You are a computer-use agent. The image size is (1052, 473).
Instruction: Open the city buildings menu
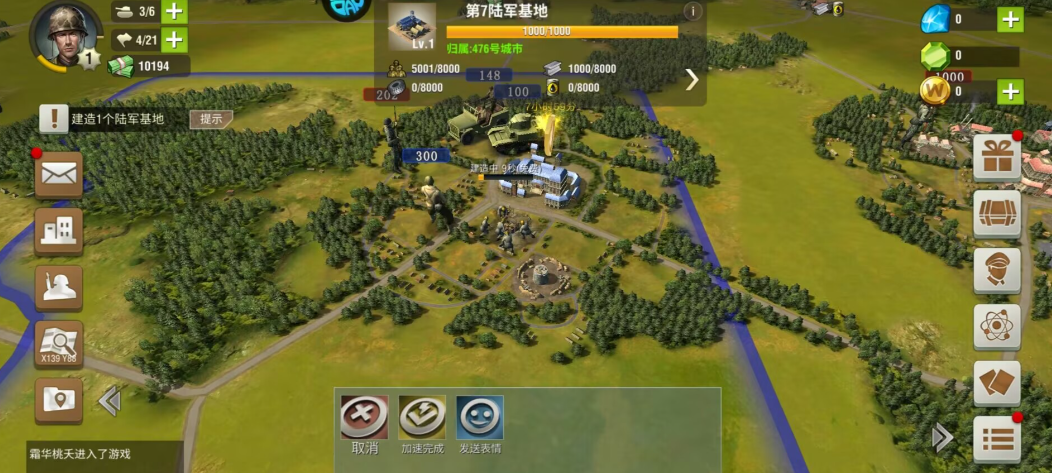click(x=59, y=232)
